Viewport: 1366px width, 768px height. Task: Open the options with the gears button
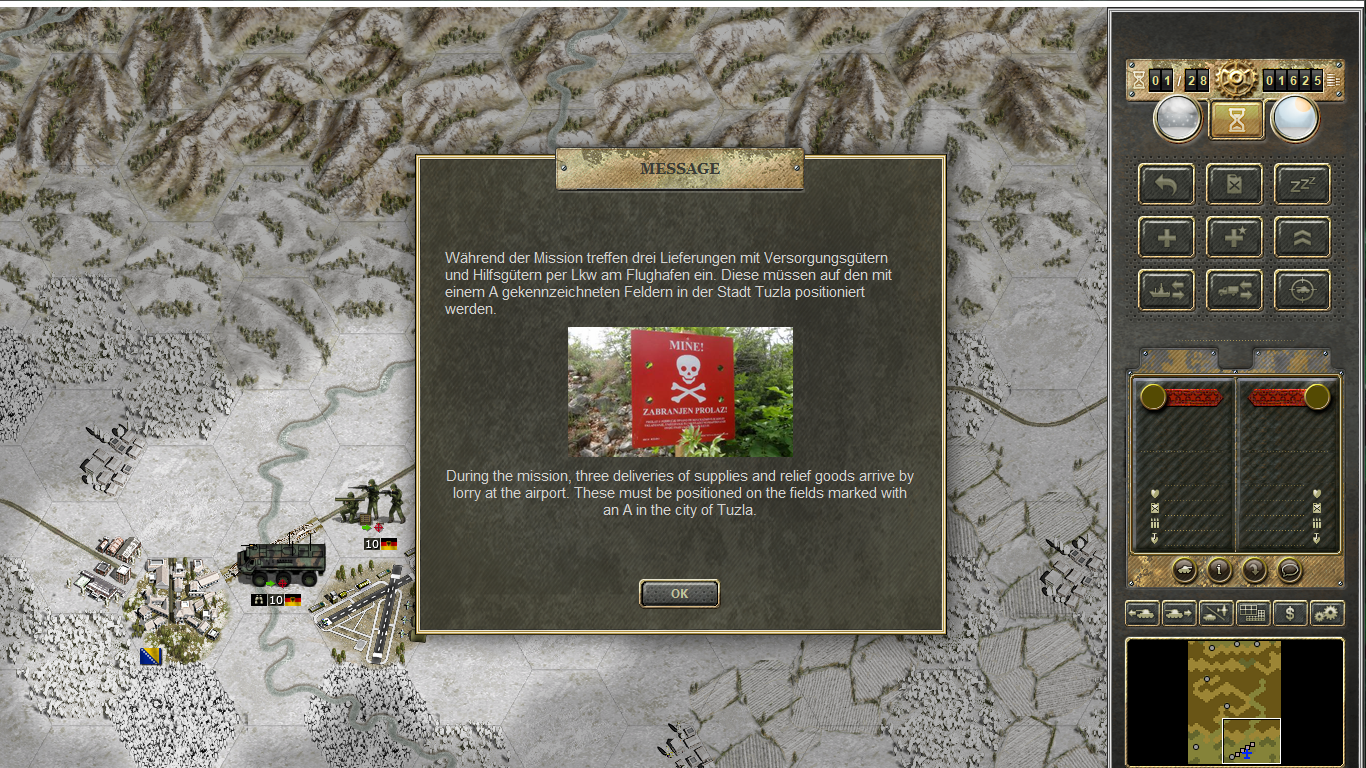point(1327,613)
